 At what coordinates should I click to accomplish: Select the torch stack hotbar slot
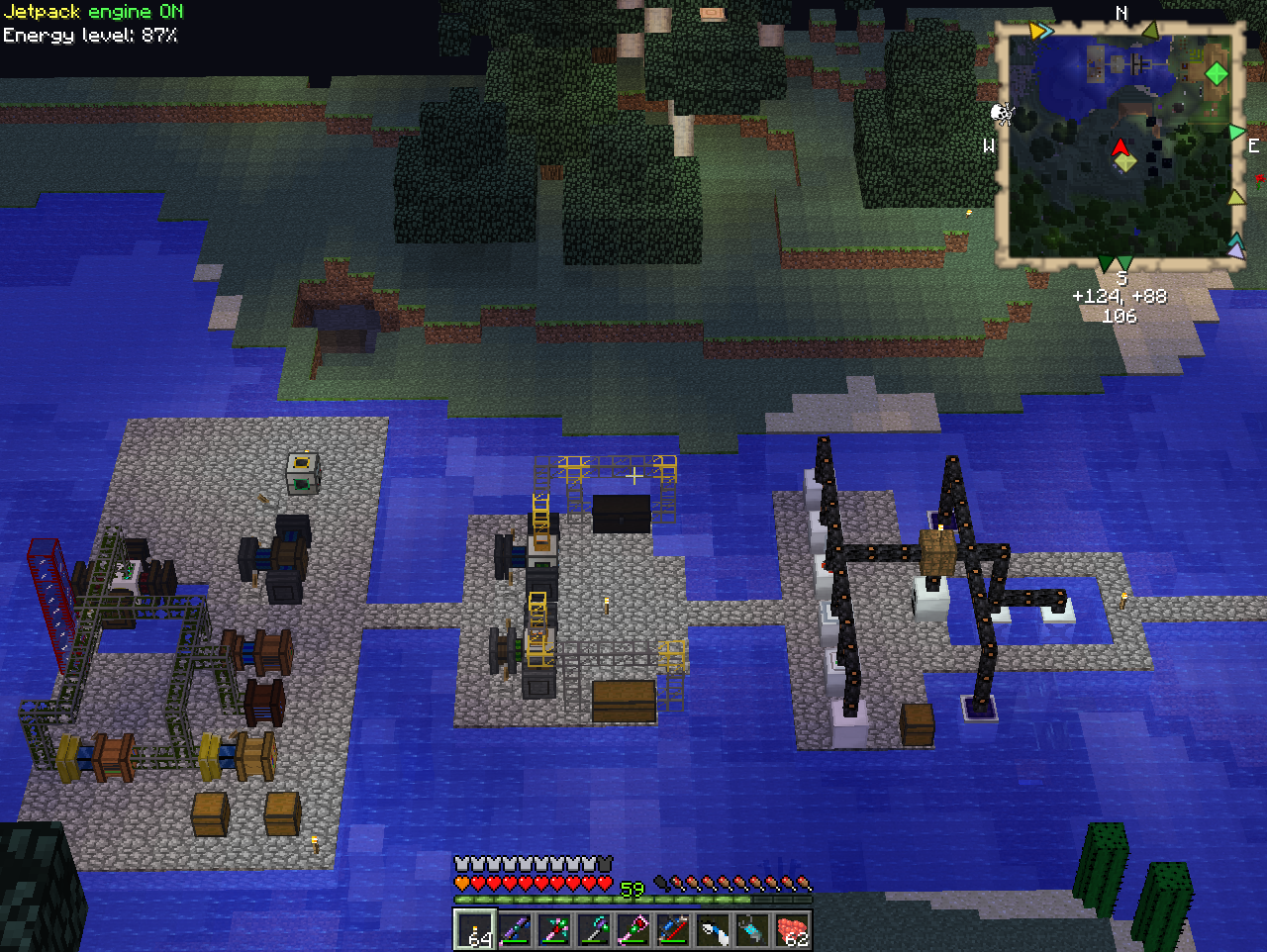click(x=475, y=930)
